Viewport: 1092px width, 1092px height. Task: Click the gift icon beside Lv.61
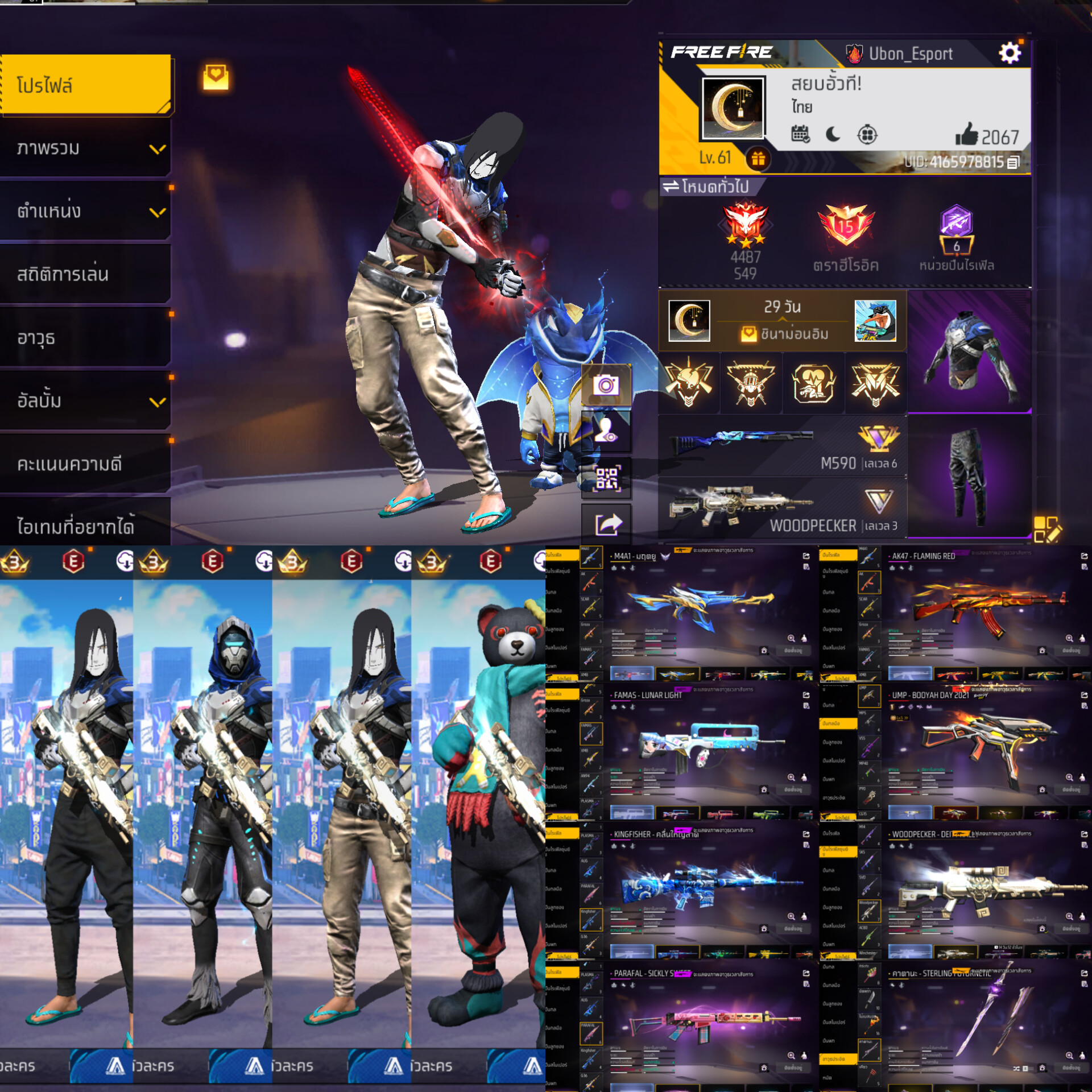758,159
